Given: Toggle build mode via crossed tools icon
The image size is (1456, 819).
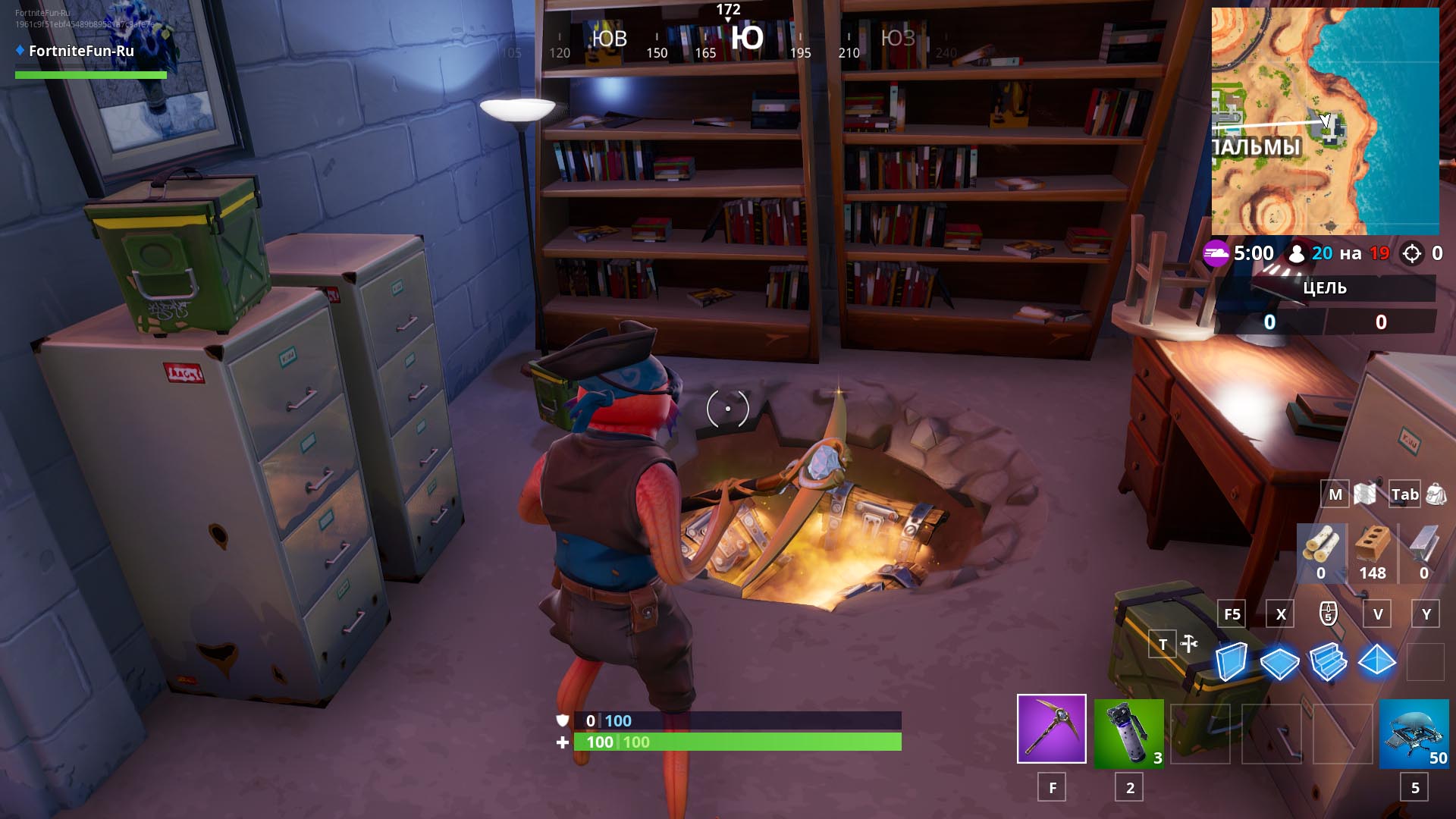Looking at the screenshot, I should coord(1189,645).
